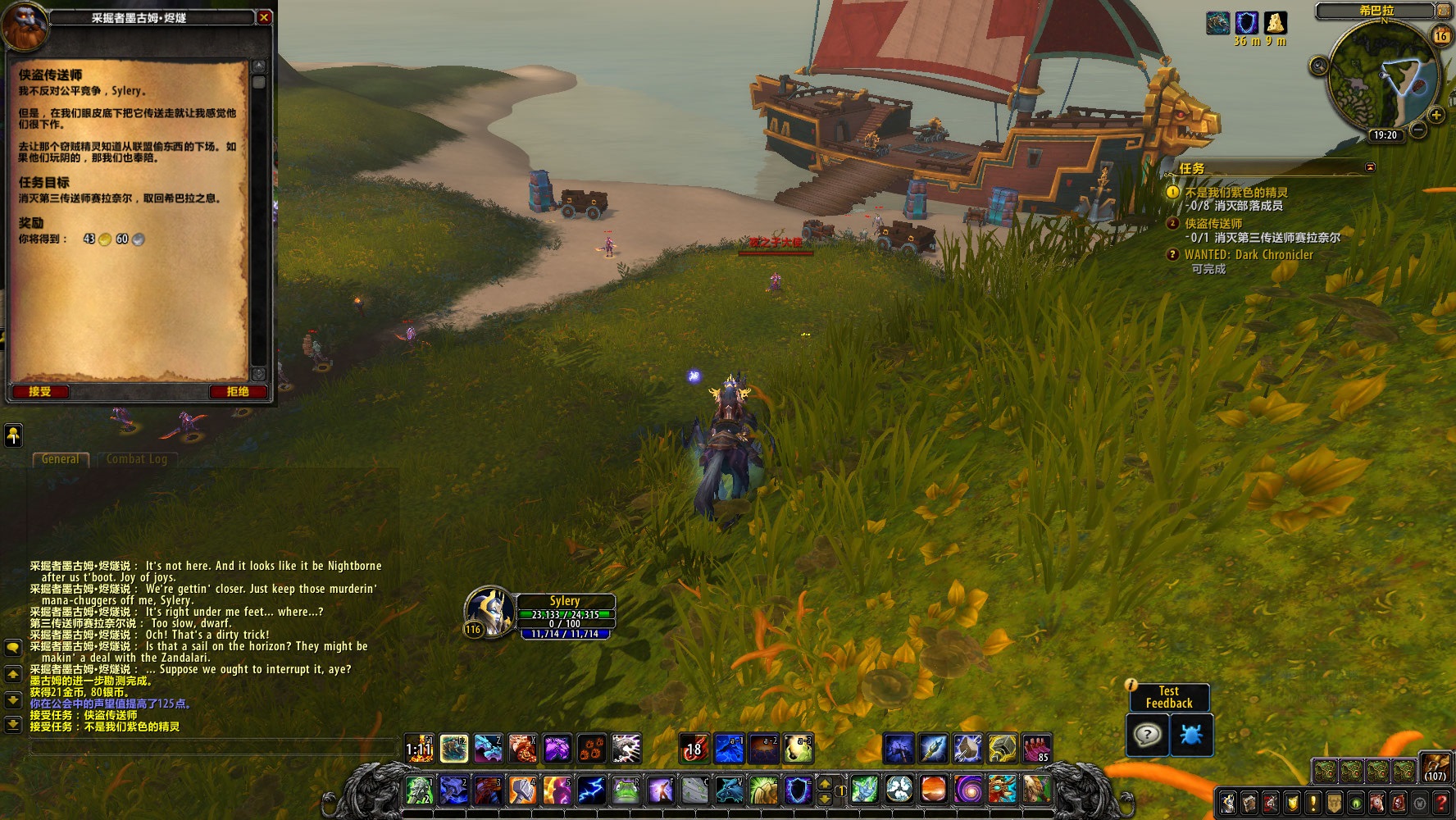
Task: Collapse the 任务 objective tracker
Action: click(x=1370, y=167)
